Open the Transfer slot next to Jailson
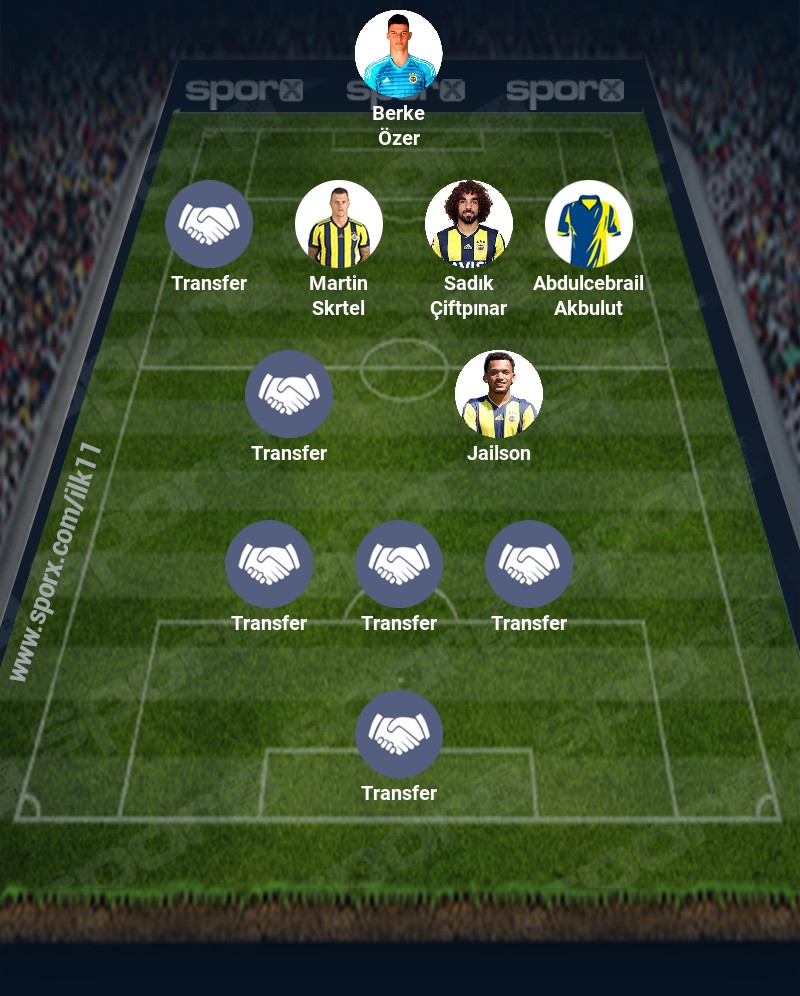Image resolution: width=800 pixels, height=996 pixels. 288,394
